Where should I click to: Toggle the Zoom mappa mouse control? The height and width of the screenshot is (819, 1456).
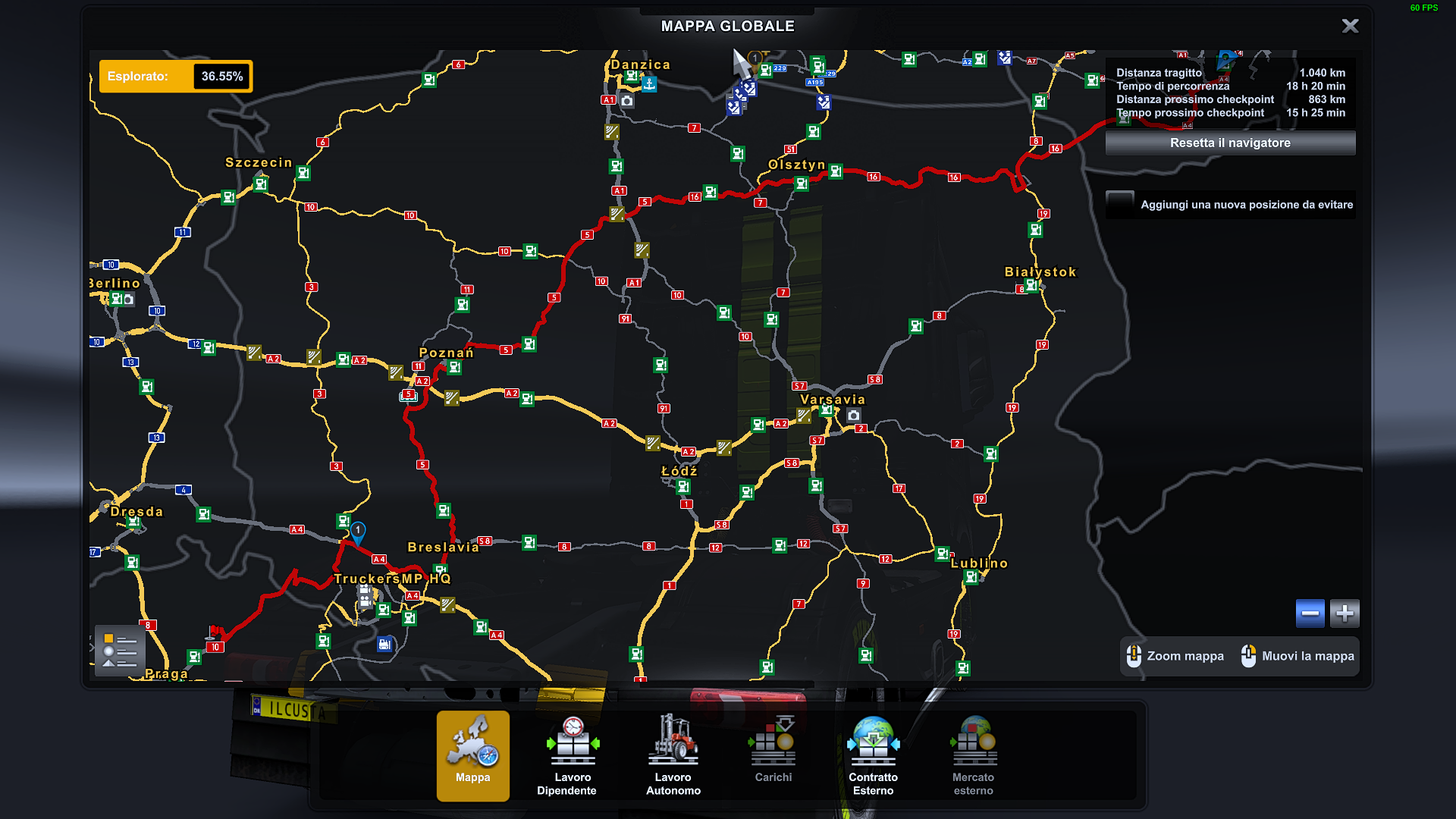(x=1134, y=656)
